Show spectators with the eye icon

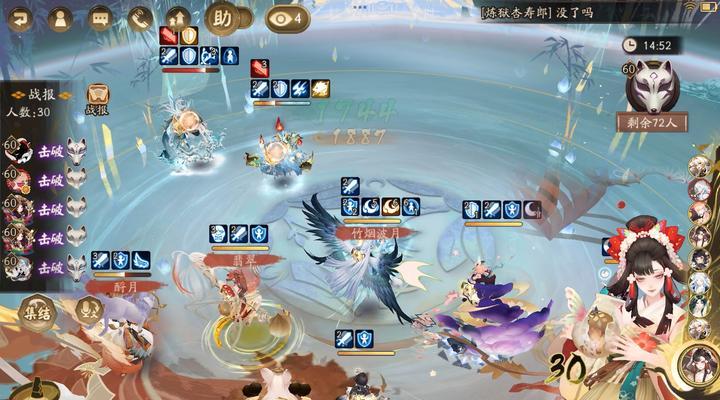coord(288,17)
